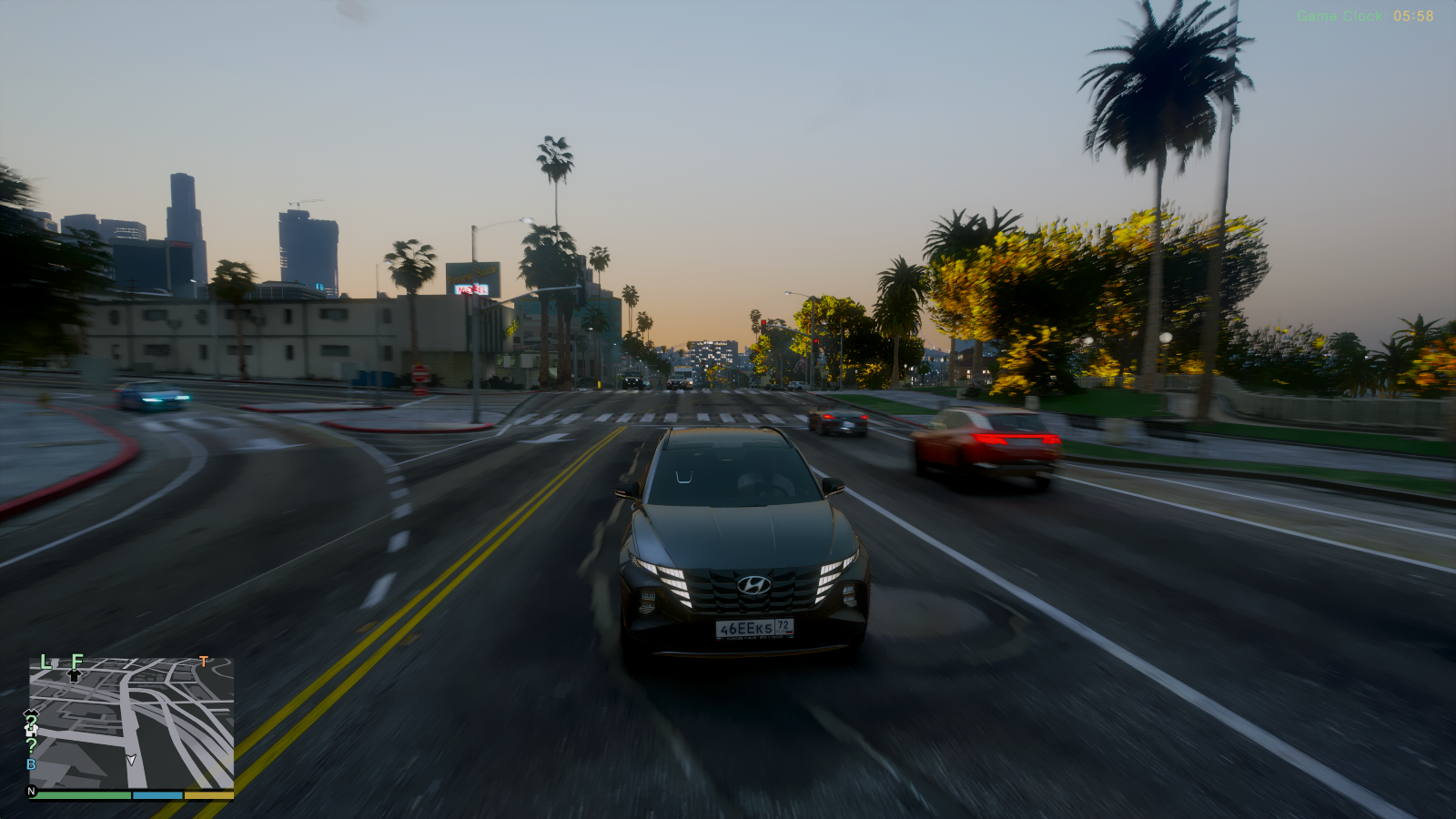Select the green L marker on the minimap
The width and height of the screenshot is (1456, 819).
coord(45,662)
